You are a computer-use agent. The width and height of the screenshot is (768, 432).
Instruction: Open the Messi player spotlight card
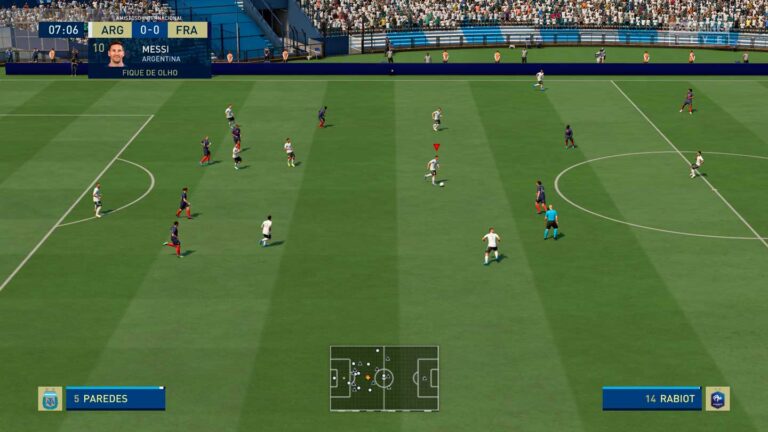[x=149, y=58]
